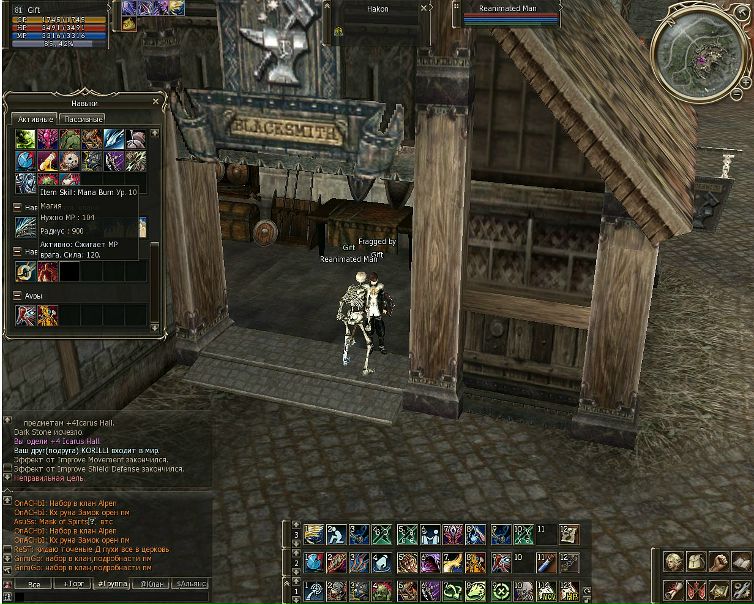Open the #Группа chat tab
This screenshot has height=604, width=754.
coord(113,582)
